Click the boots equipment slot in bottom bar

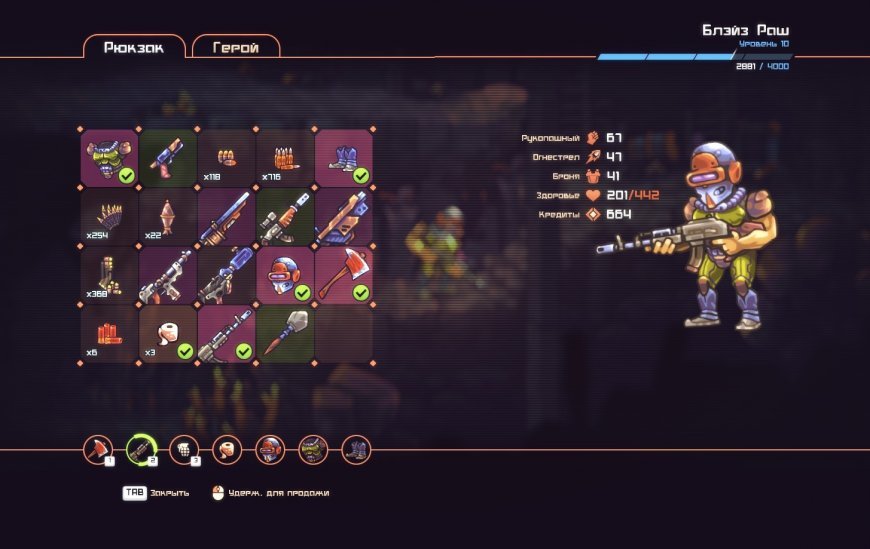coord(356,450)
